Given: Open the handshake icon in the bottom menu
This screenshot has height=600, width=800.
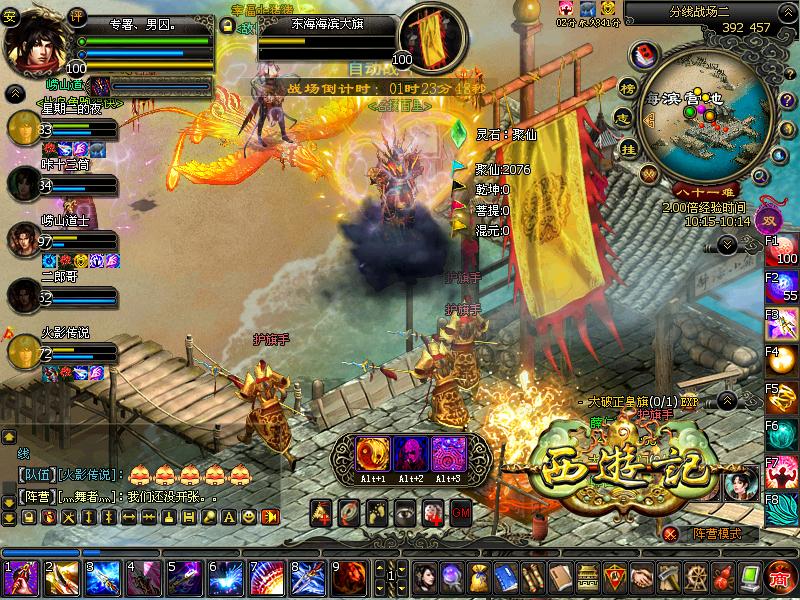Looking at the screenshot, I should [x=641, y=578].
